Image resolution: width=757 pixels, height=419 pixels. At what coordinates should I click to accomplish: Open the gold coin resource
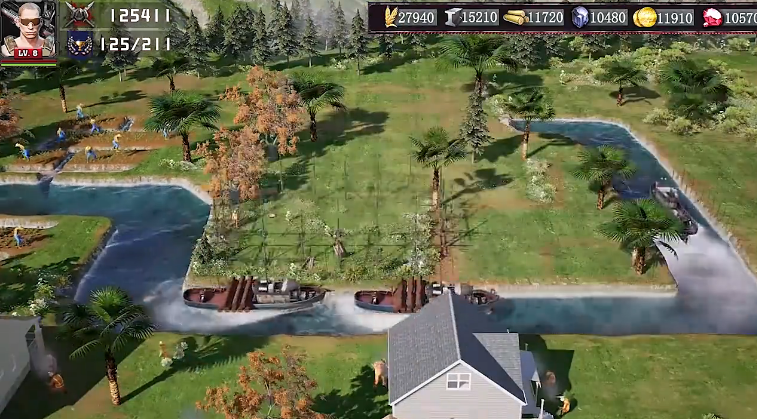[x=645, y=17]
